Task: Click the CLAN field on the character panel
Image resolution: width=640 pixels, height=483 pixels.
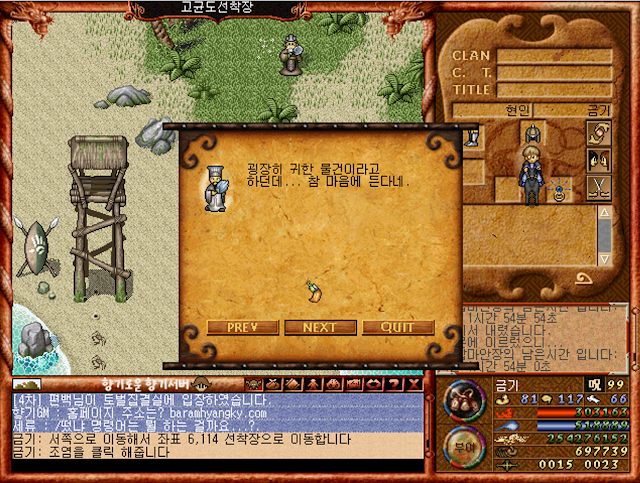Action: pyautogui.click(x=554, y=57)
